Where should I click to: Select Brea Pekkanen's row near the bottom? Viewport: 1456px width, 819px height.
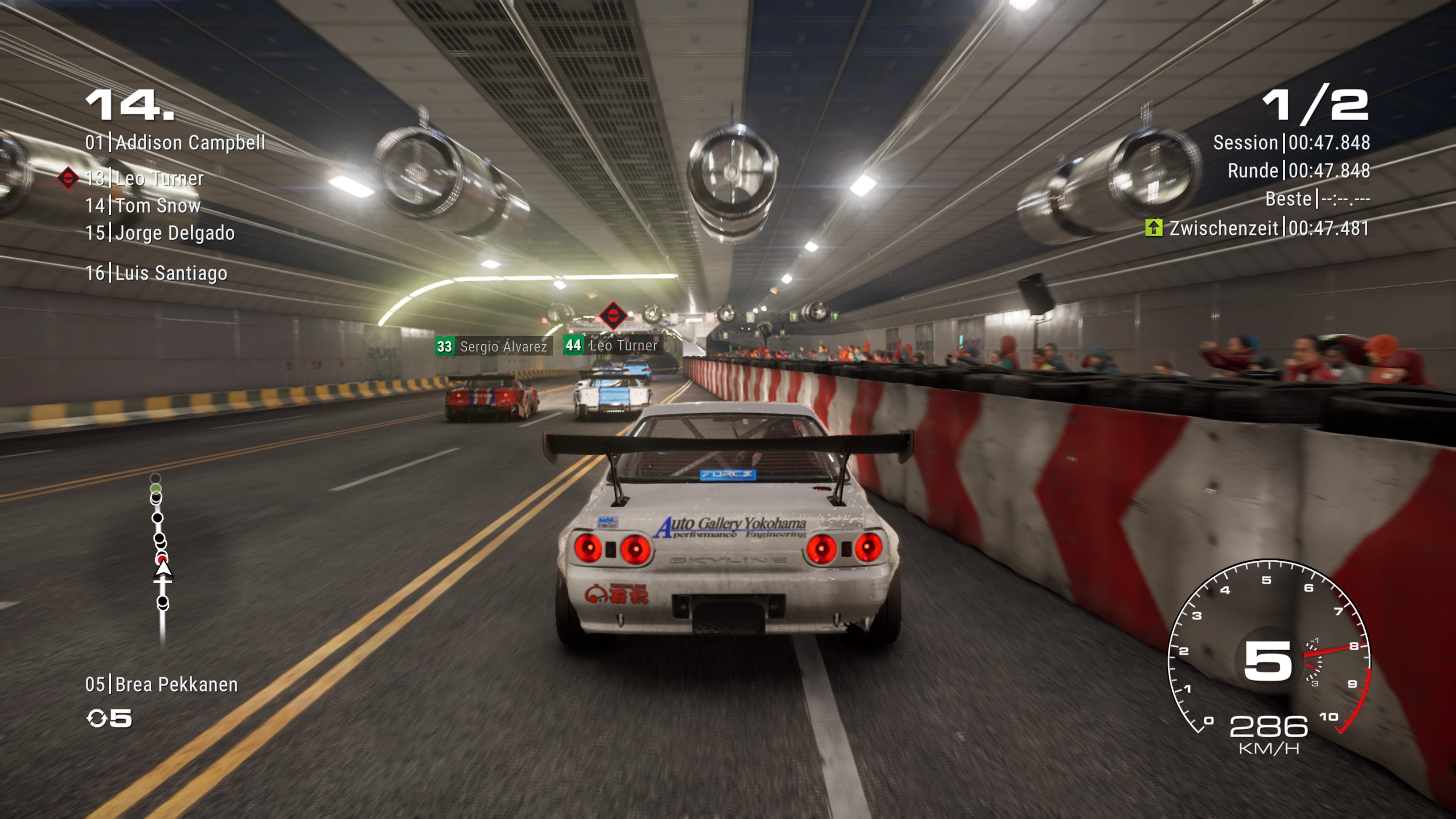coord(162,684)
